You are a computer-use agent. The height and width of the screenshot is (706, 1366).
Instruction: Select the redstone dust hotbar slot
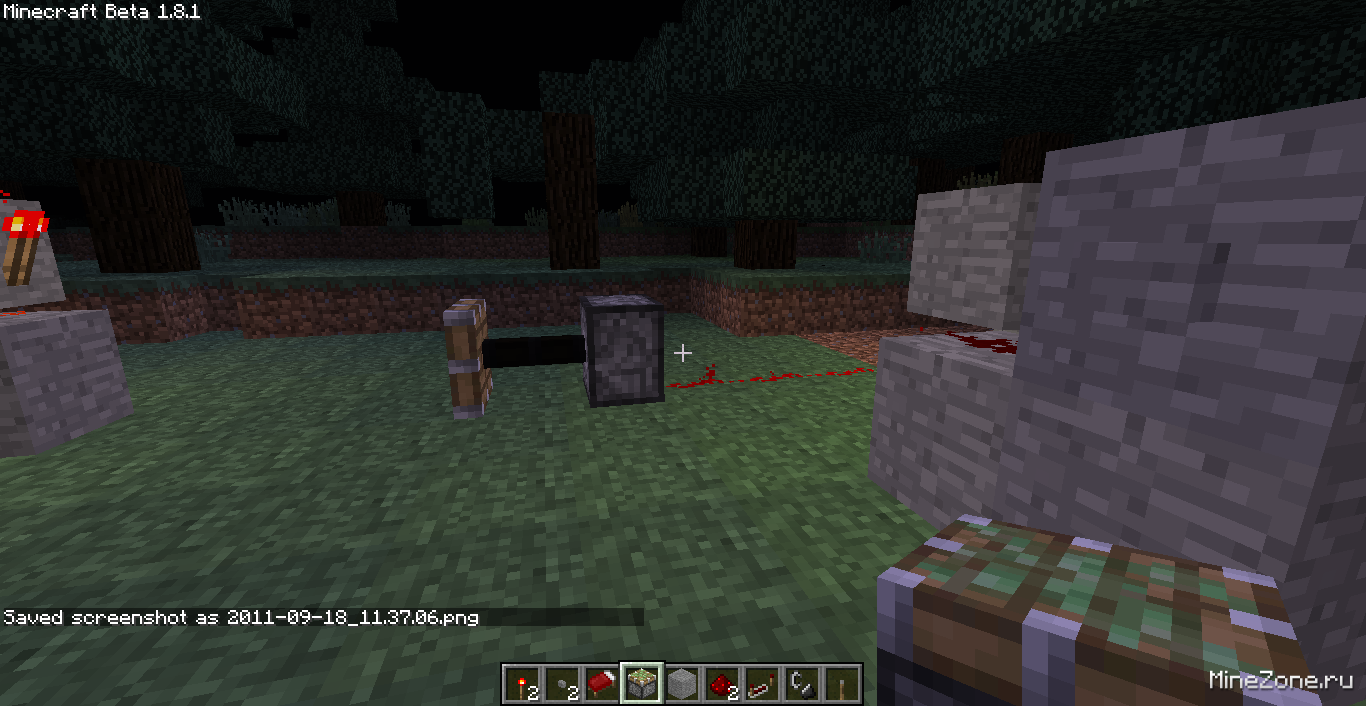pos(722,685)
